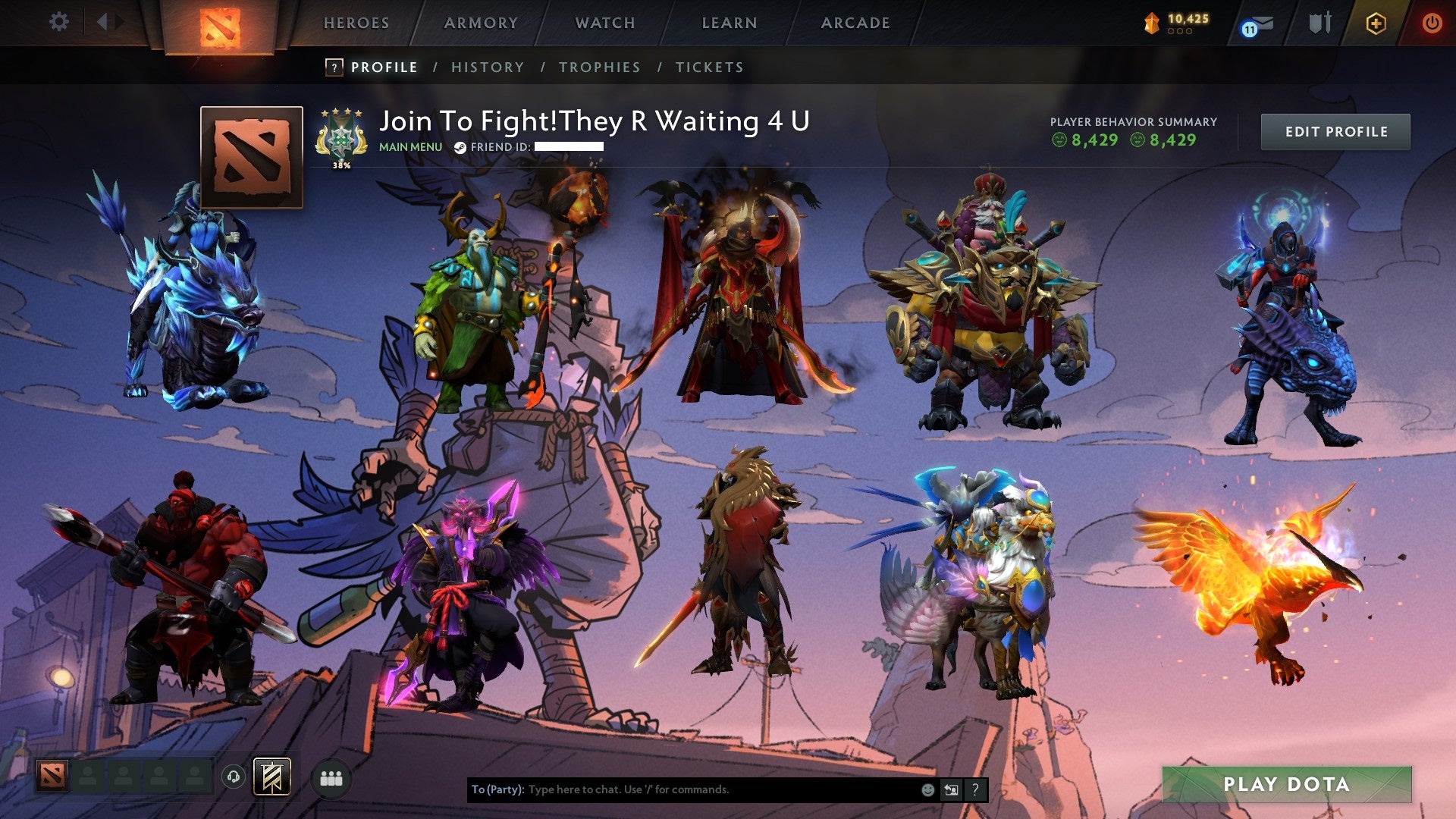Click the chat wheel icon next to emoticons
Screen dimensions: 1456x819
[x=950, y=789]
